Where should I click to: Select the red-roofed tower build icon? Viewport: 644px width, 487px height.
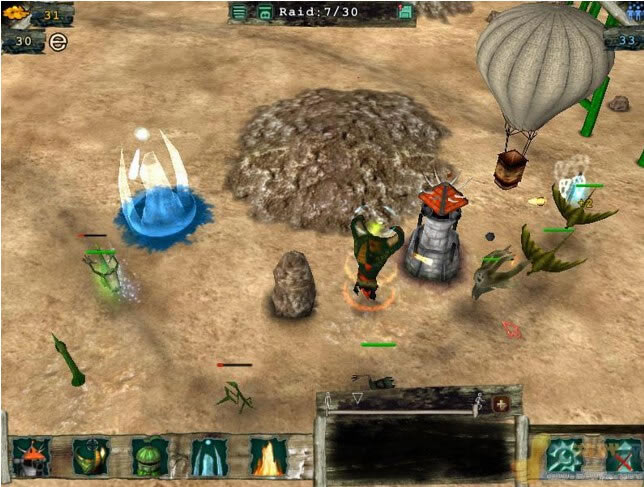click(31, 457)
